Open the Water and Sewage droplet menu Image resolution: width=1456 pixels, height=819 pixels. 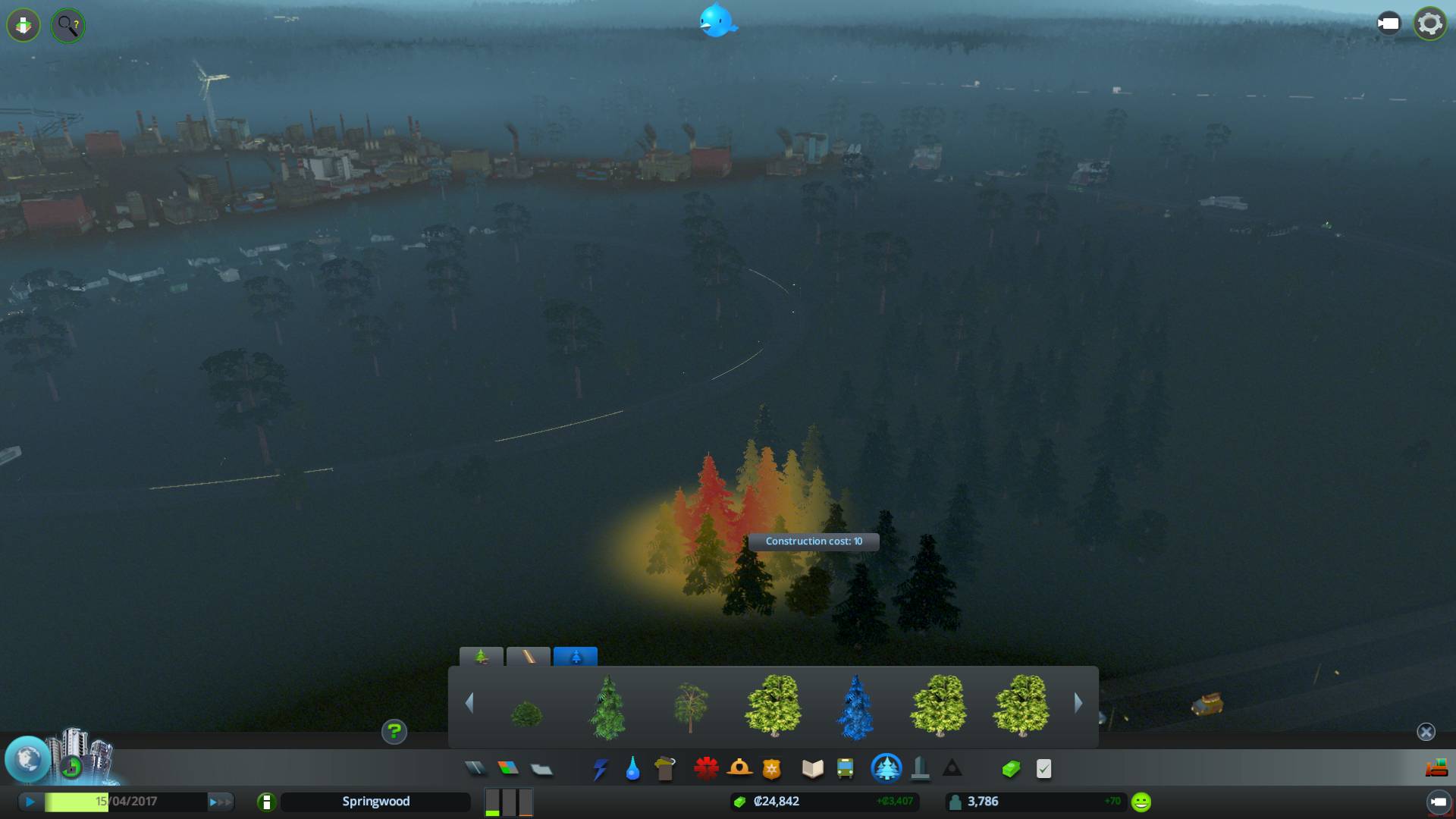point(632,769)
